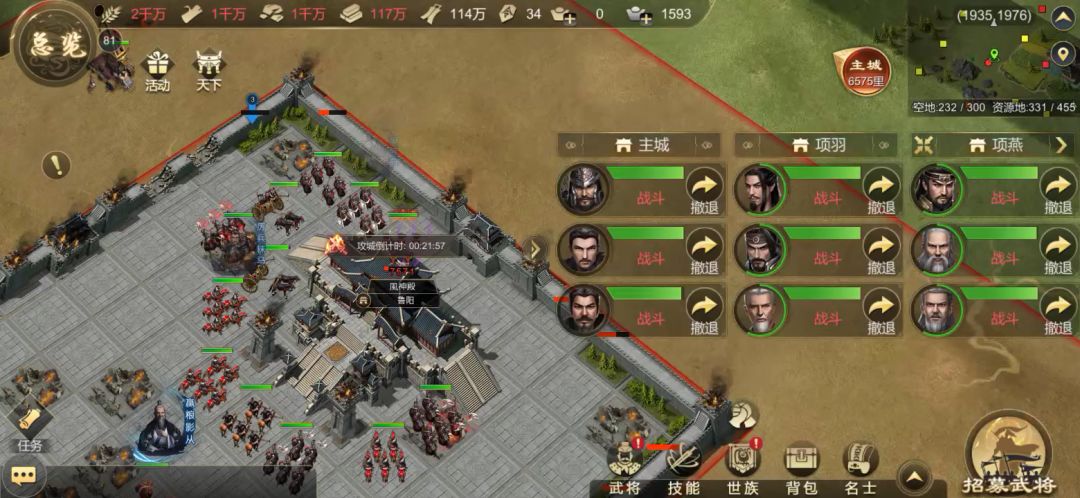Jump to the 主城 6575里 marker
Image resolution: width=1080 pixels, height=498 pixels.
coord(862,72)
